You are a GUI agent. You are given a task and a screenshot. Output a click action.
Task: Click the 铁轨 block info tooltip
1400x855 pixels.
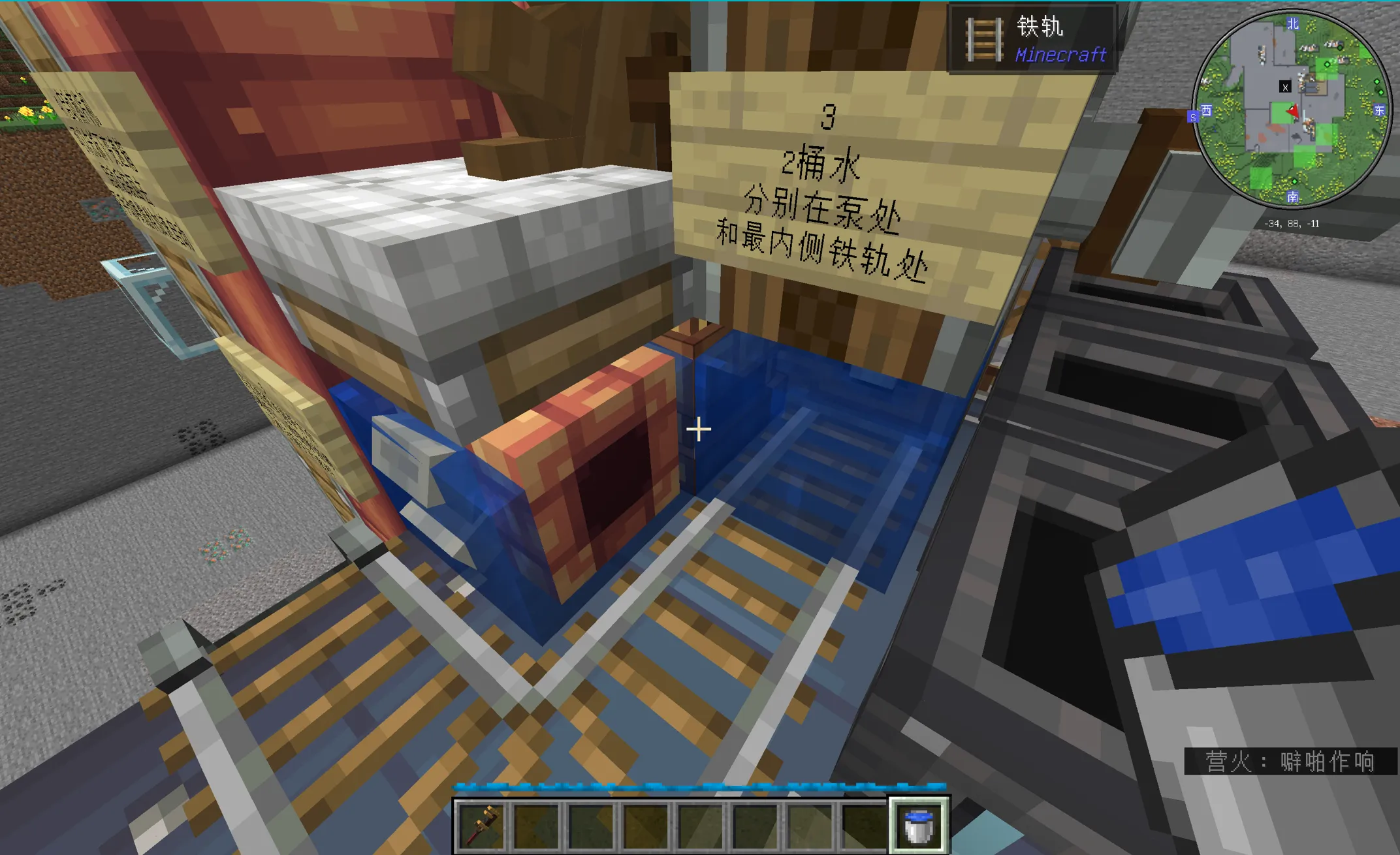coord(1033,39)
